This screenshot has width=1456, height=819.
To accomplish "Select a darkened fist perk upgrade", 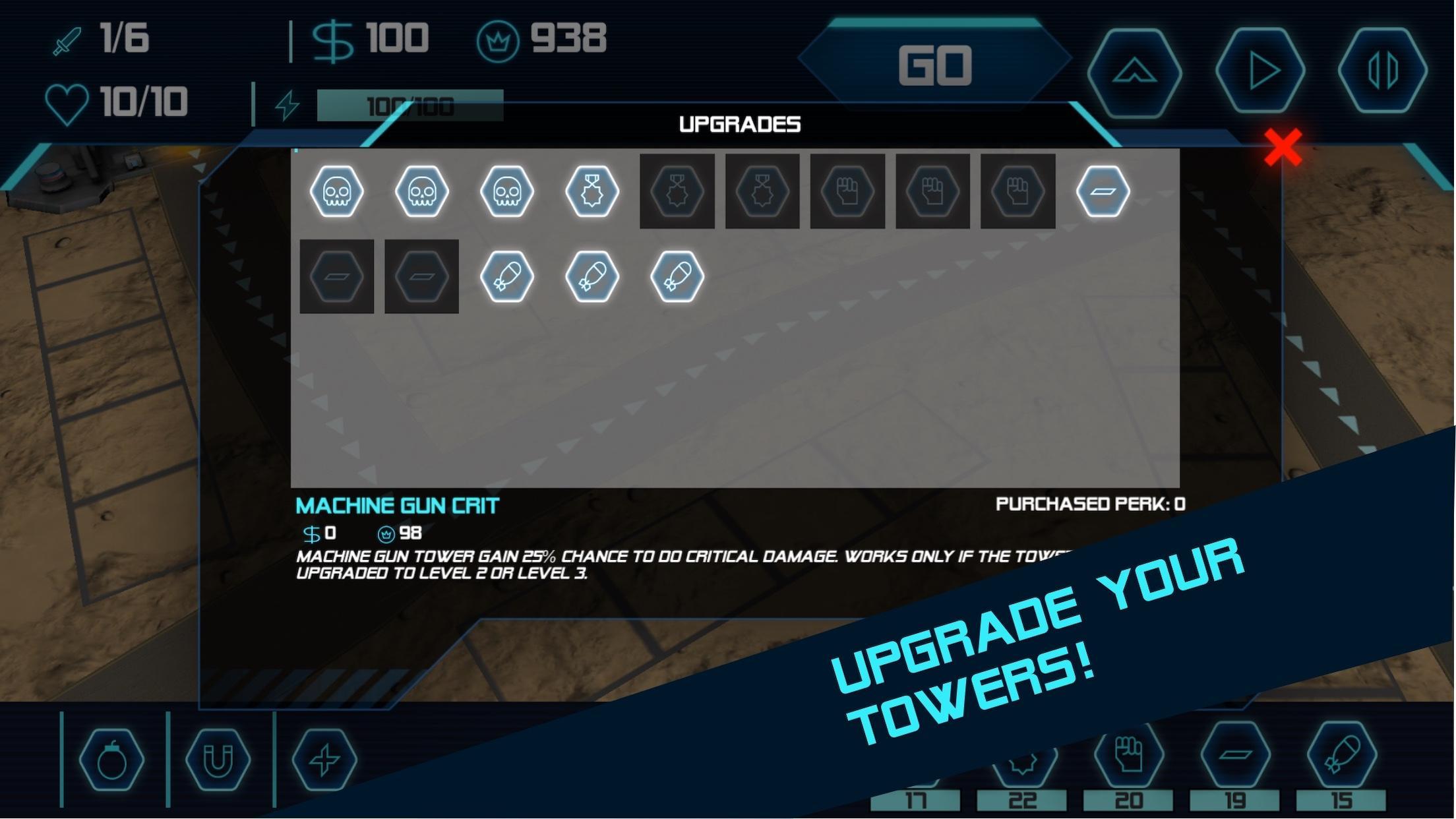I will pyautogui.click(x=847, y=191).
